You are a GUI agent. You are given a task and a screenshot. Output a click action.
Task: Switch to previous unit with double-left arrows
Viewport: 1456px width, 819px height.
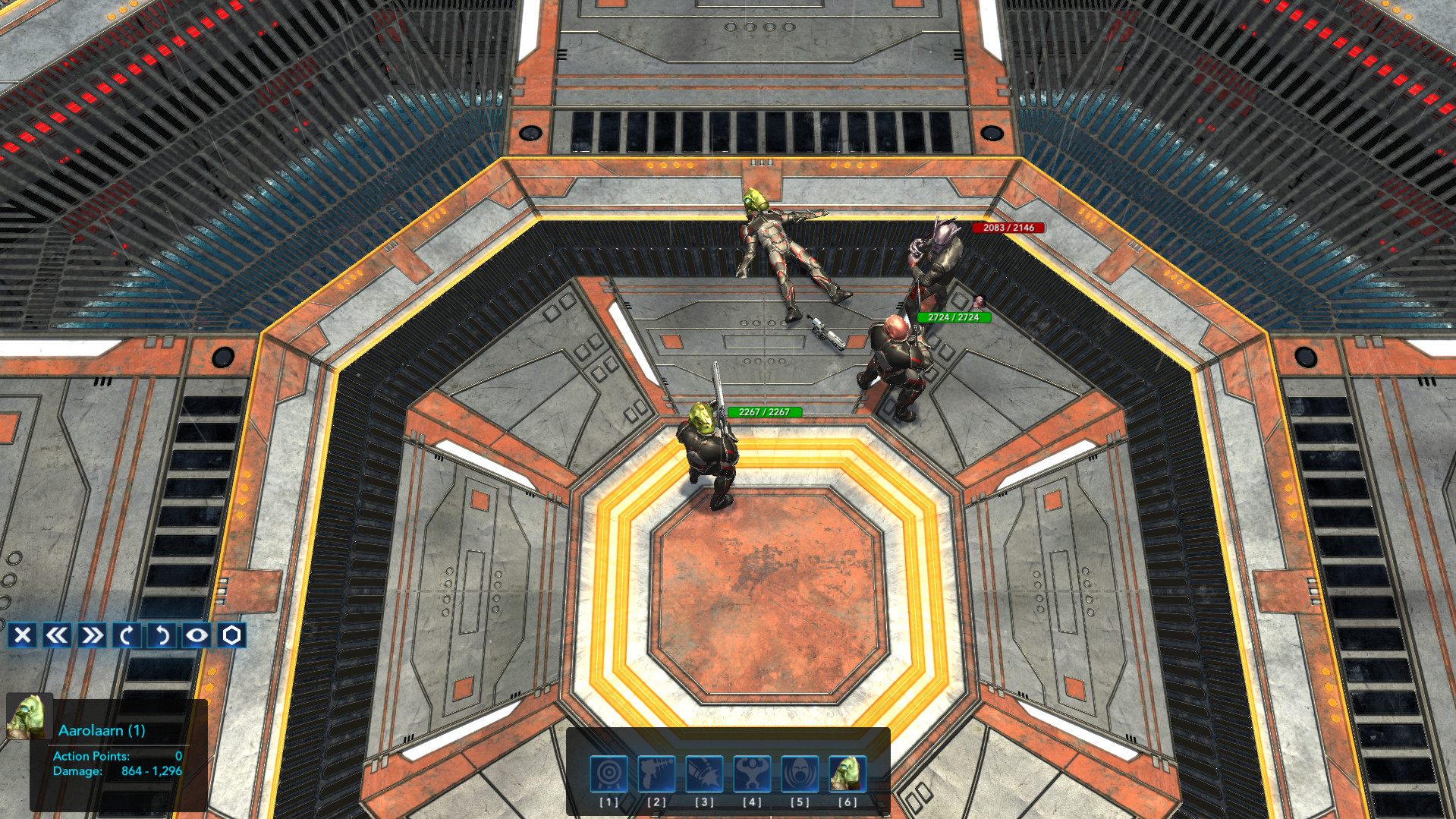[x=55, y=635]
